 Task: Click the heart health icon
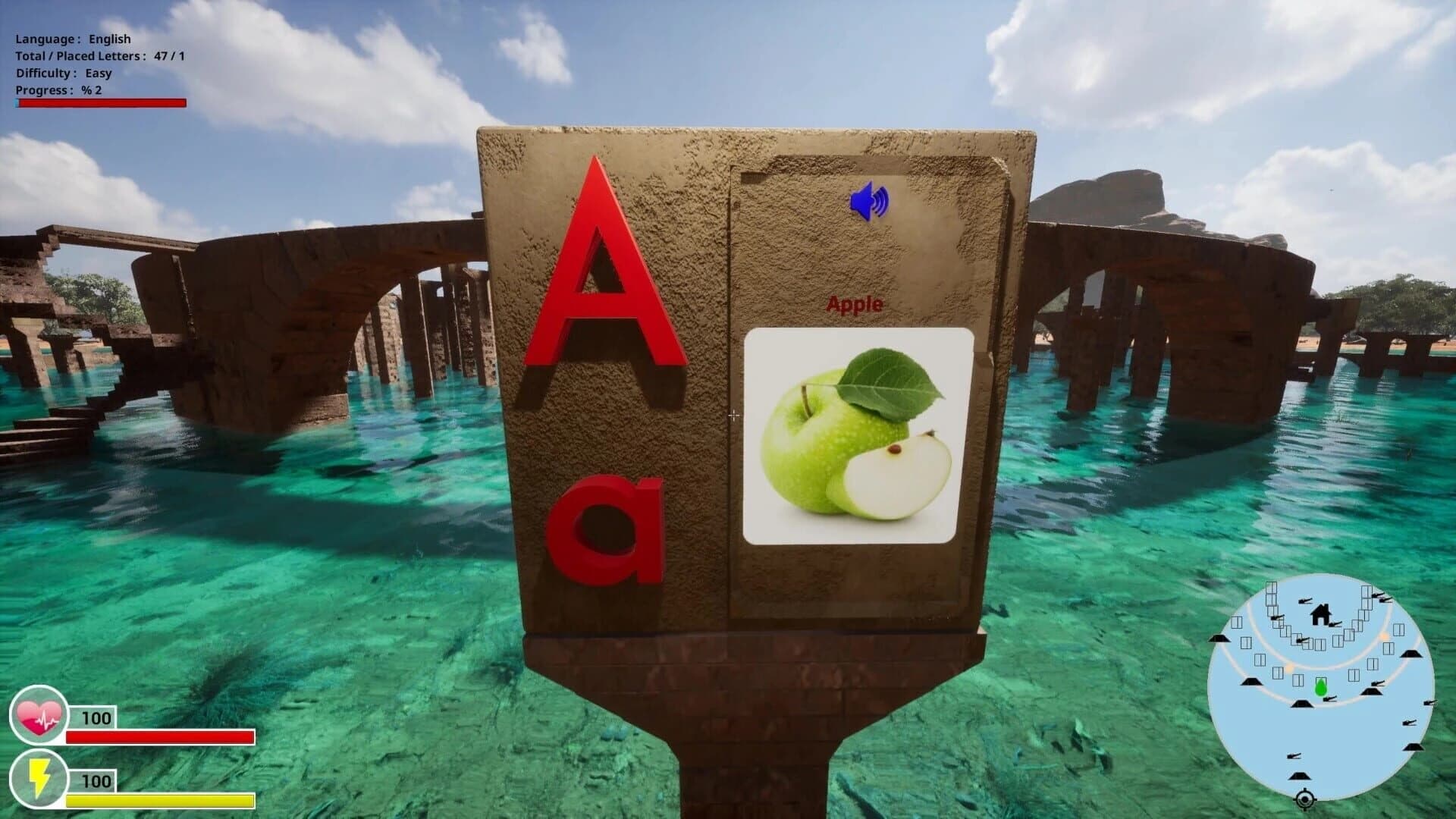(x=39, y=714)
